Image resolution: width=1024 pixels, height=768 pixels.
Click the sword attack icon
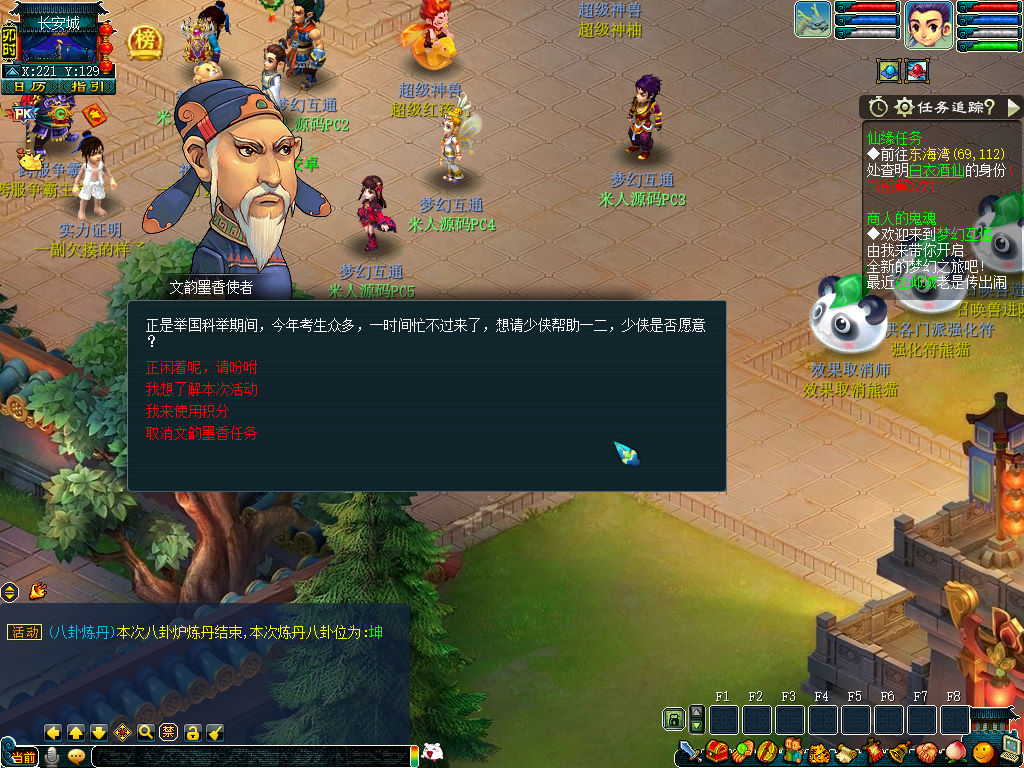click(x=690, y=751)
